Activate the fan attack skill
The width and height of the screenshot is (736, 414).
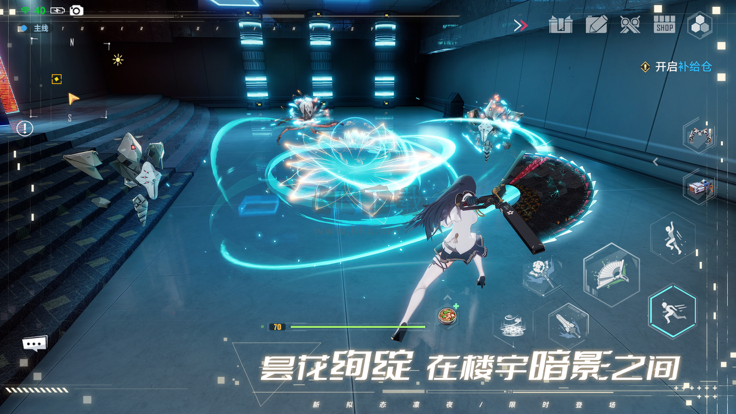click(x=611, y=273)
